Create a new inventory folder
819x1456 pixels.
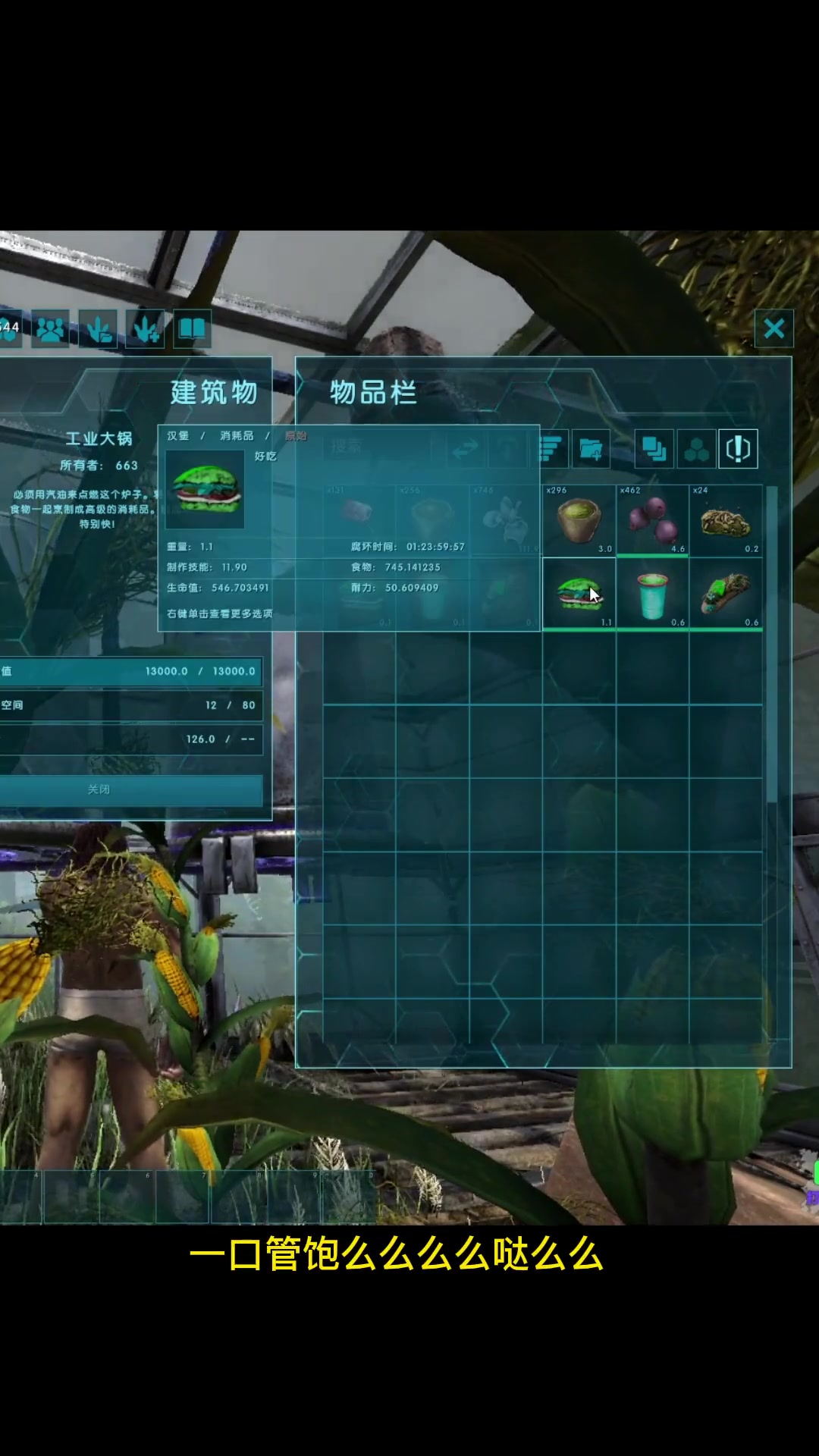coord(591,449)
